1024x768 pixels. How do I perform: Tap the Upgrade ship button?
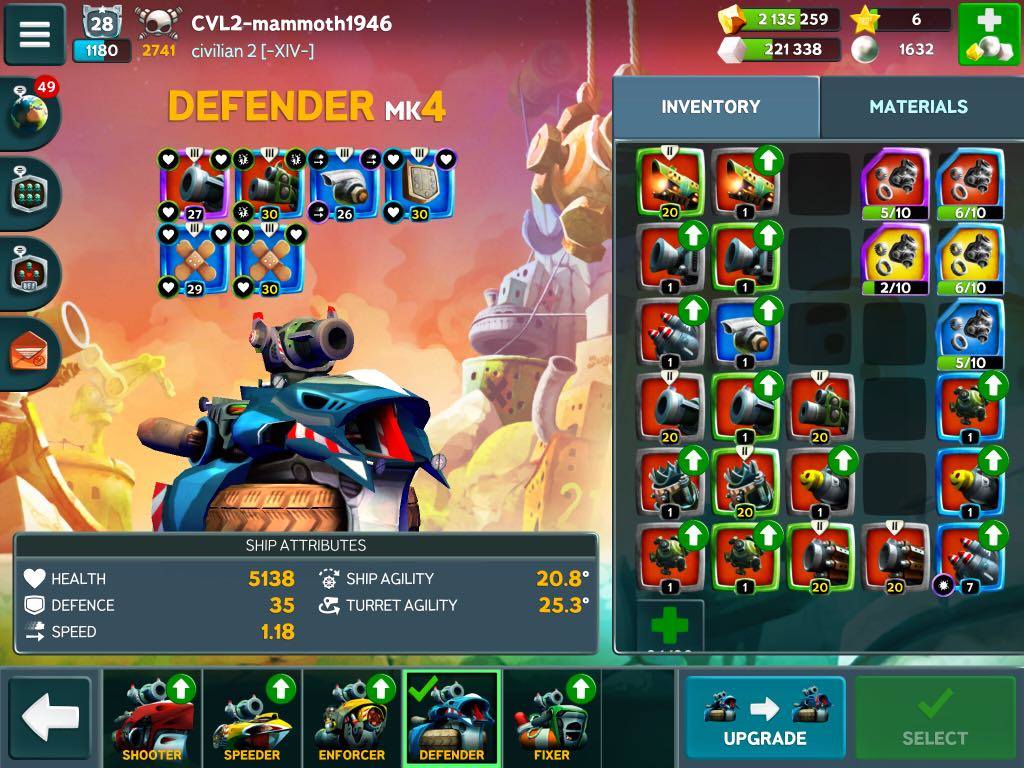pyautogui.click(x=765, y=717)
